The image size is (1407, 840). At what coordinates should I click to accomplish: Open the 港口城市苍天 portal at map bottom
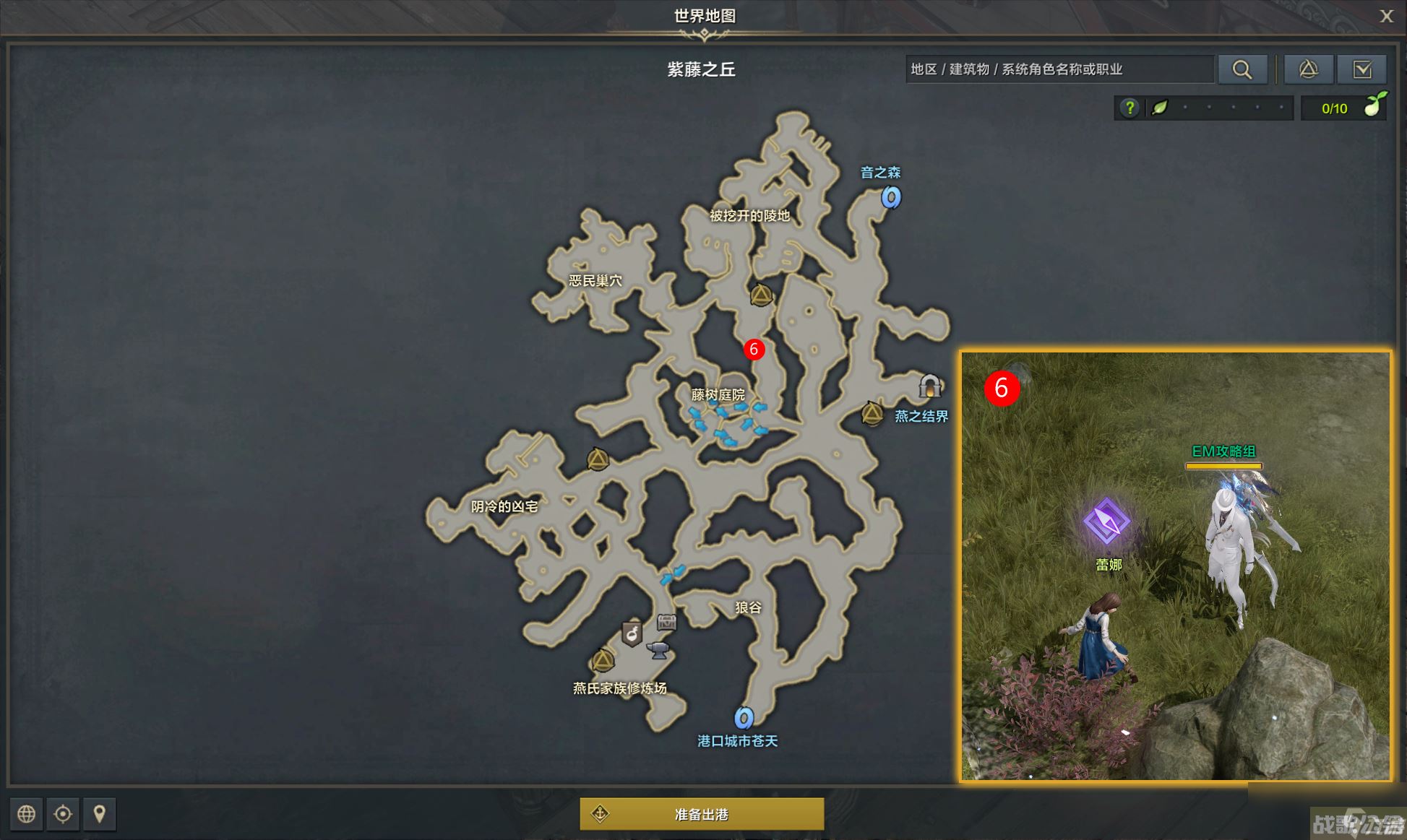744,719
